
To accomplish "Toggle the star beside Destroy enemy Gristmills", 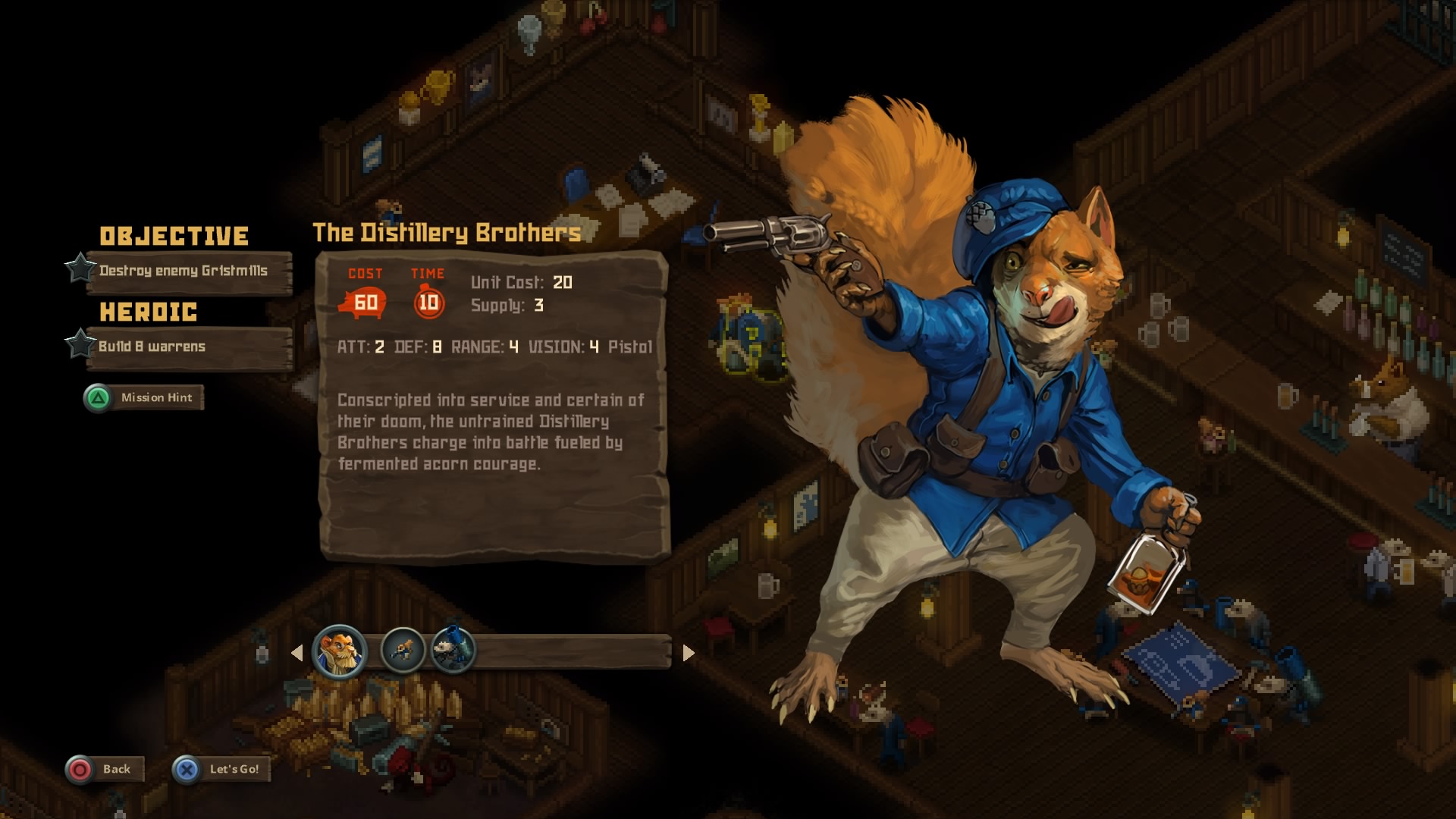I will click(78, 269).
